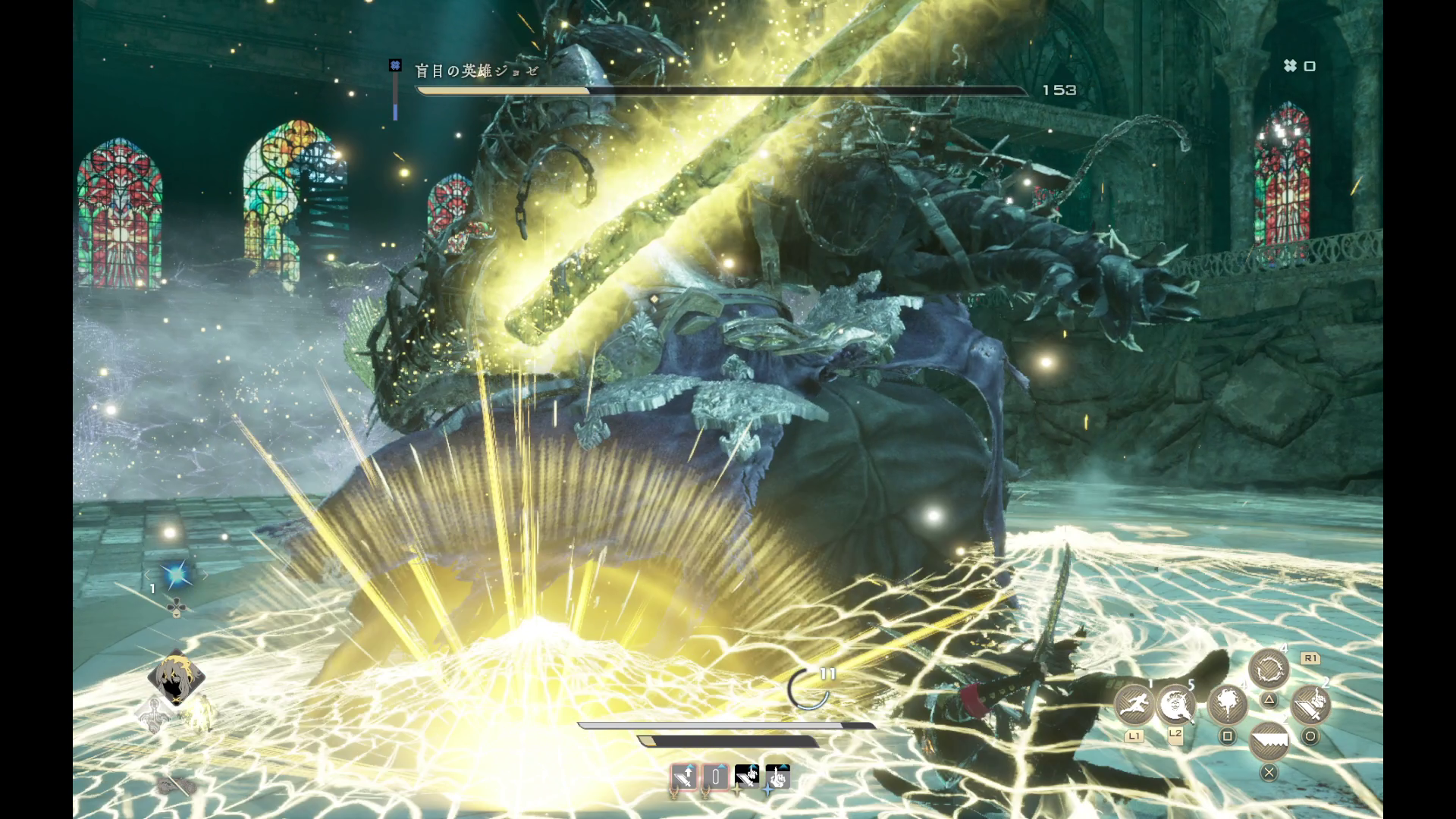Use the sword with flame skill
The image size is (1456, 819).
coord(1310,704)
